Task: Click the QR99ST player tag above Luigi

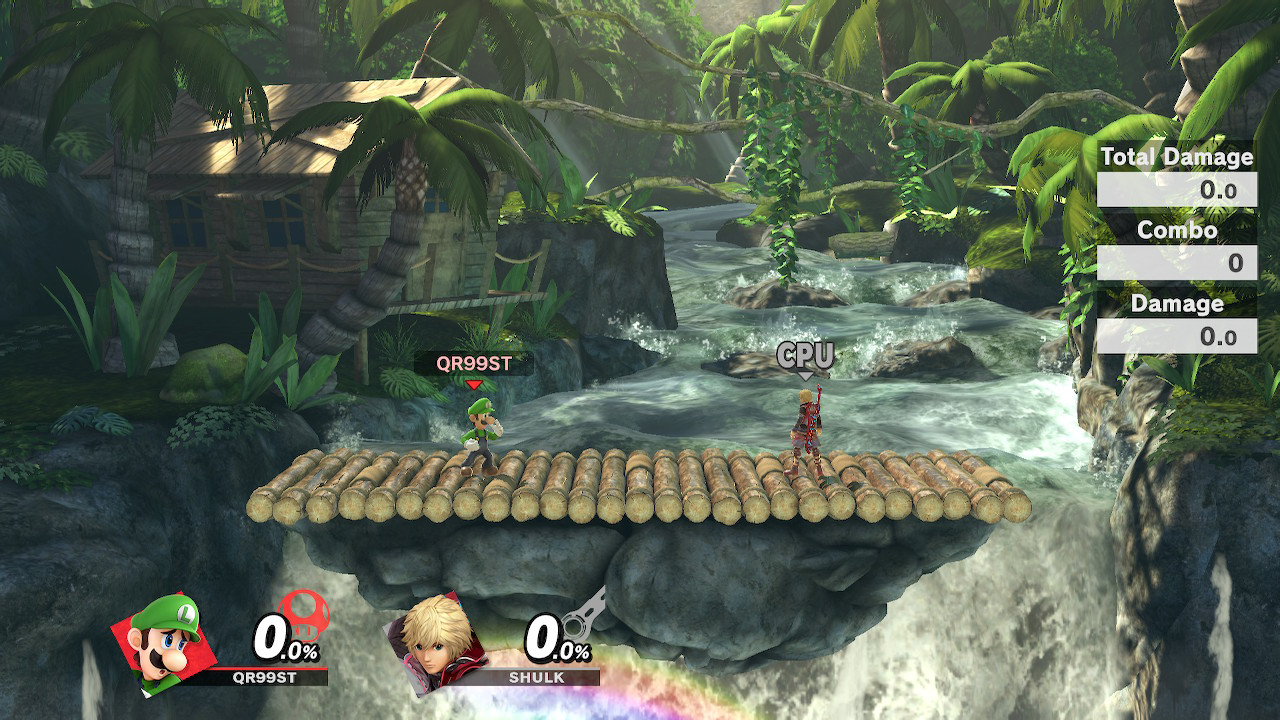Action: tap(473, 364)
